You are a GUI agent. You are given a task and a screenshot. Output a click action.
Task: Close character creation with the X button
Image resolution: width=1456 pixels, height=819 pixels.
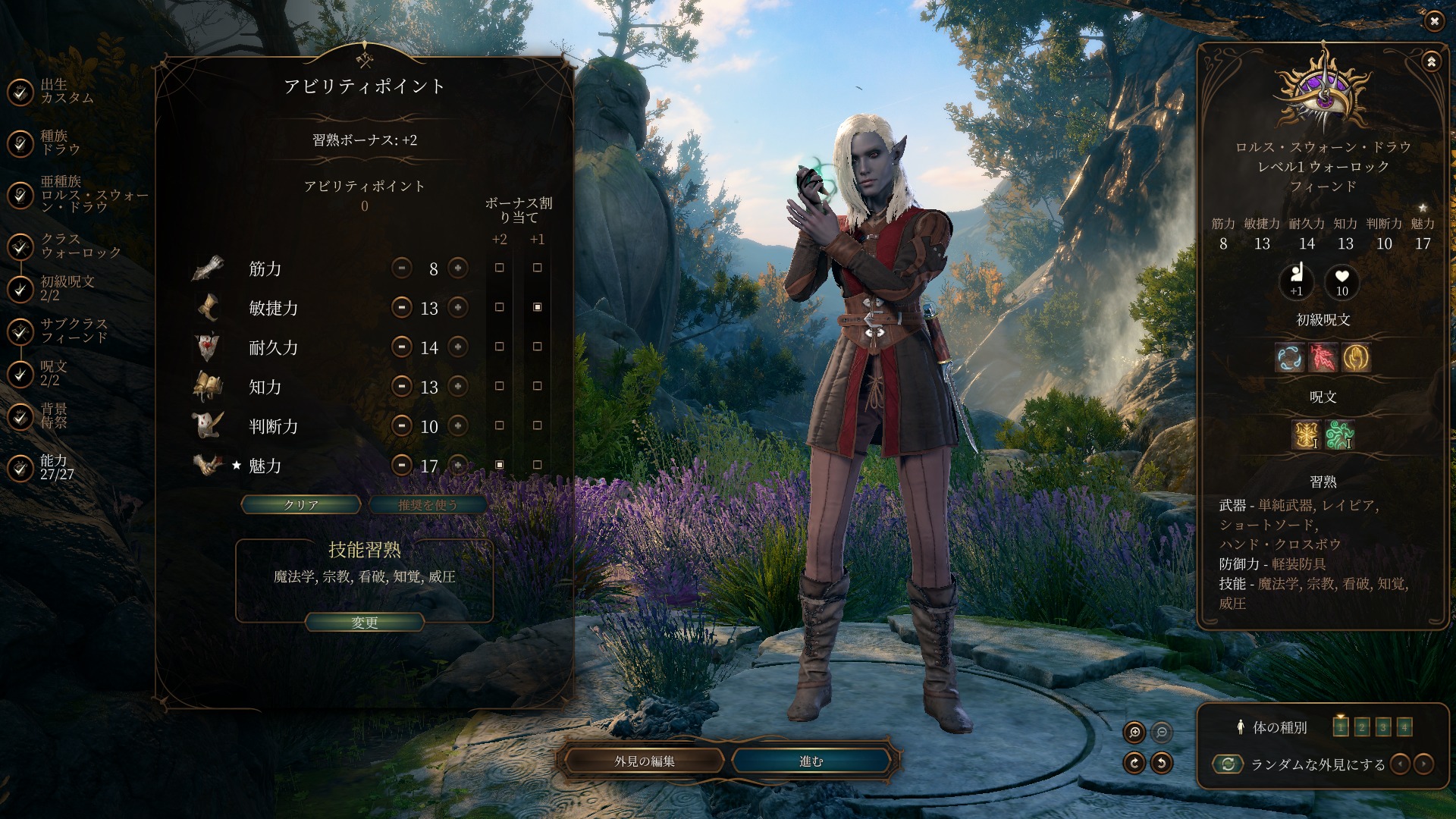click(x=1434, y=21)
